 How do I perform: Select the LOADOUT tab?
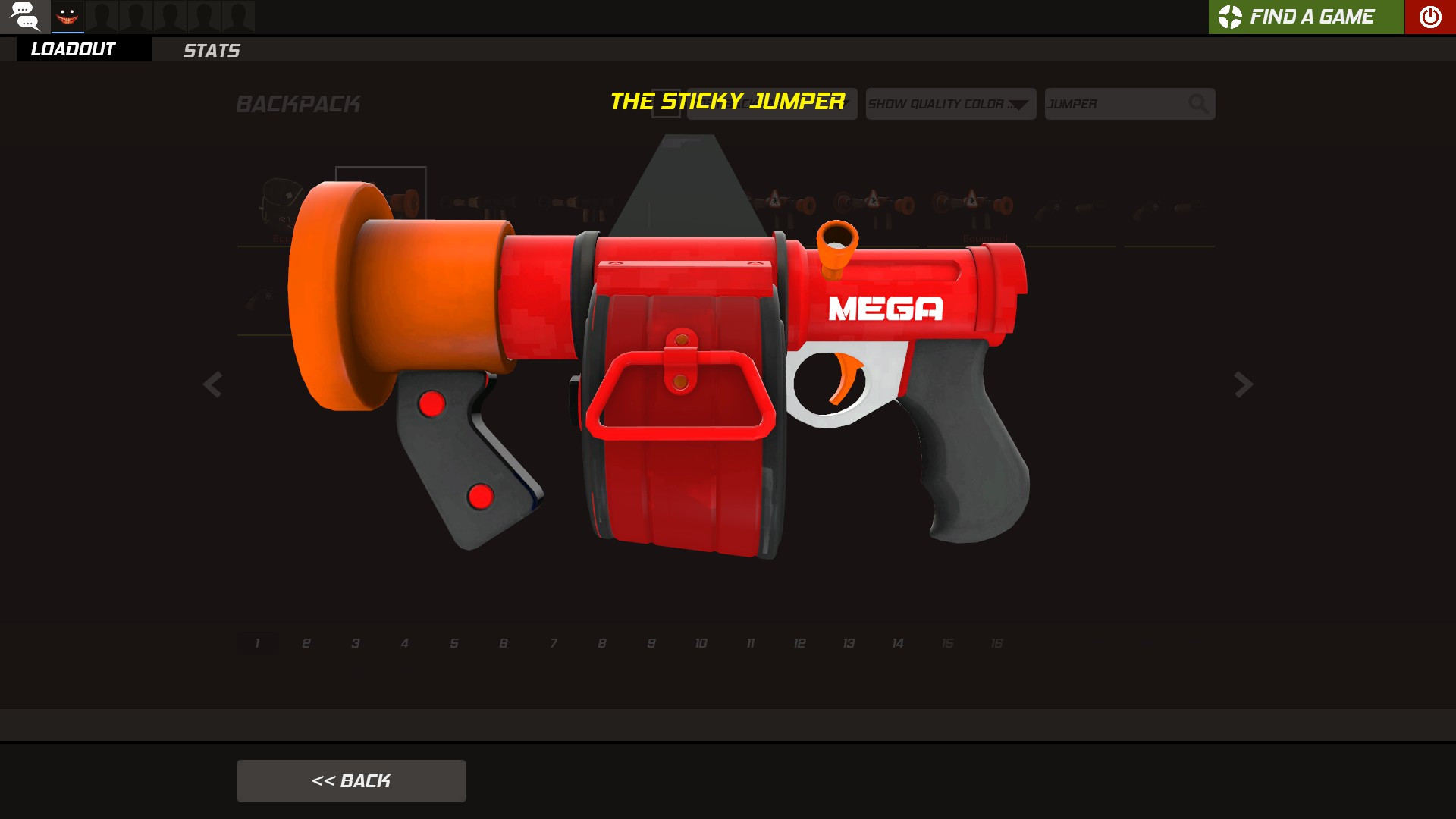72,49
